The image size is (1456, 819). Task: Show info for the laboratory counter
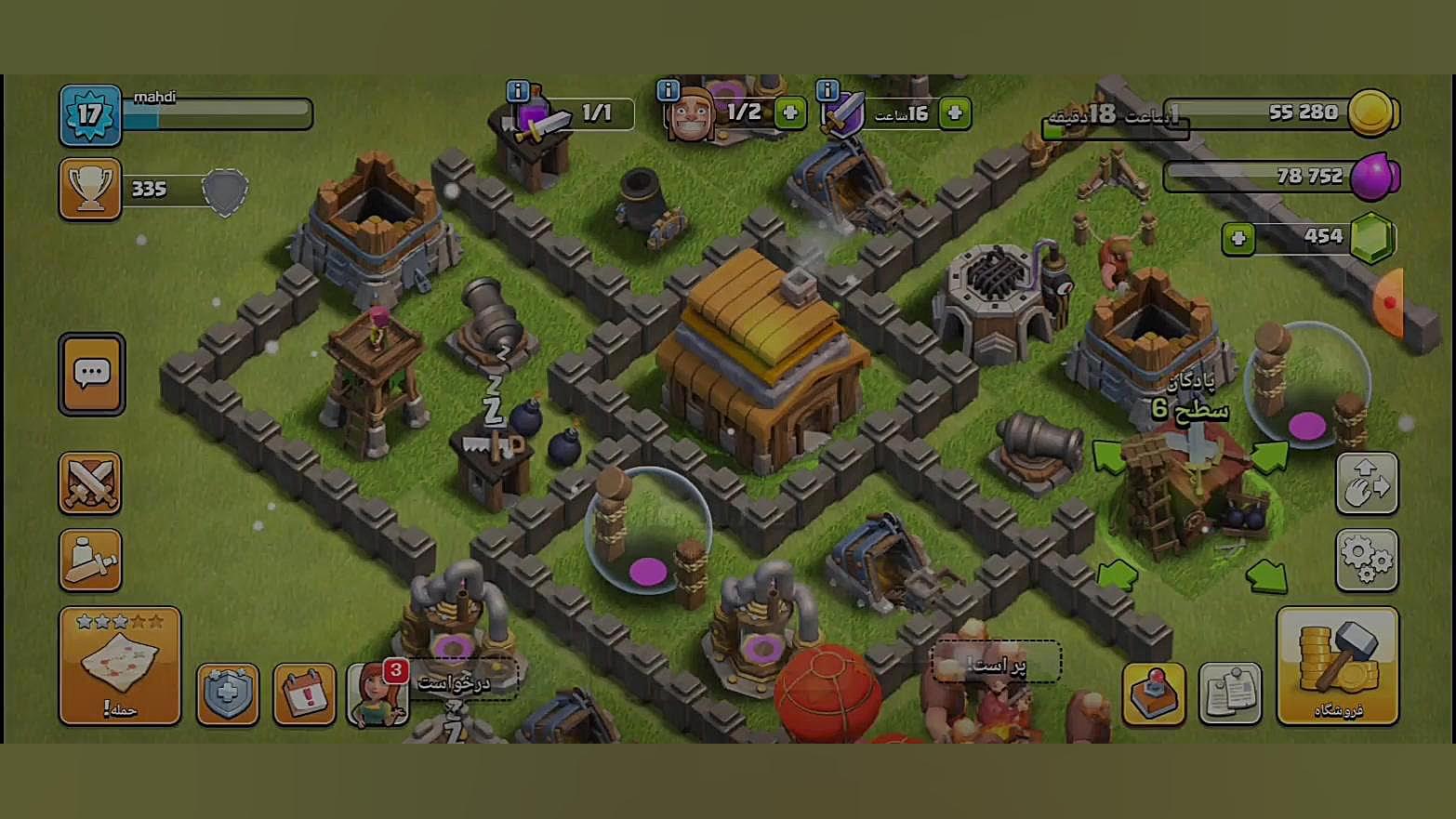[518, 90]
